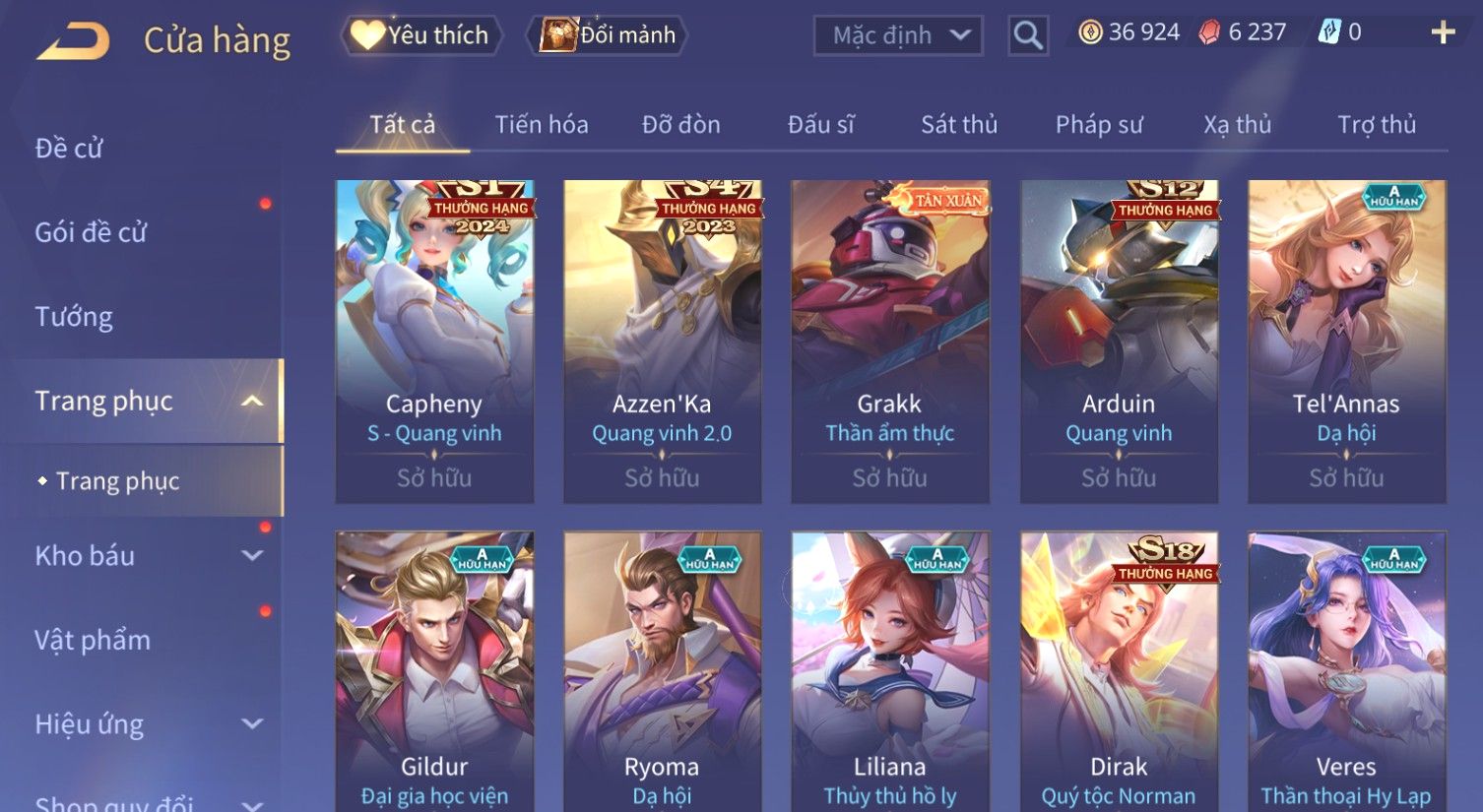The image size is (1483, 812).
Task: Open the Vật phẩm items section
Action: [x=93, y=641]
